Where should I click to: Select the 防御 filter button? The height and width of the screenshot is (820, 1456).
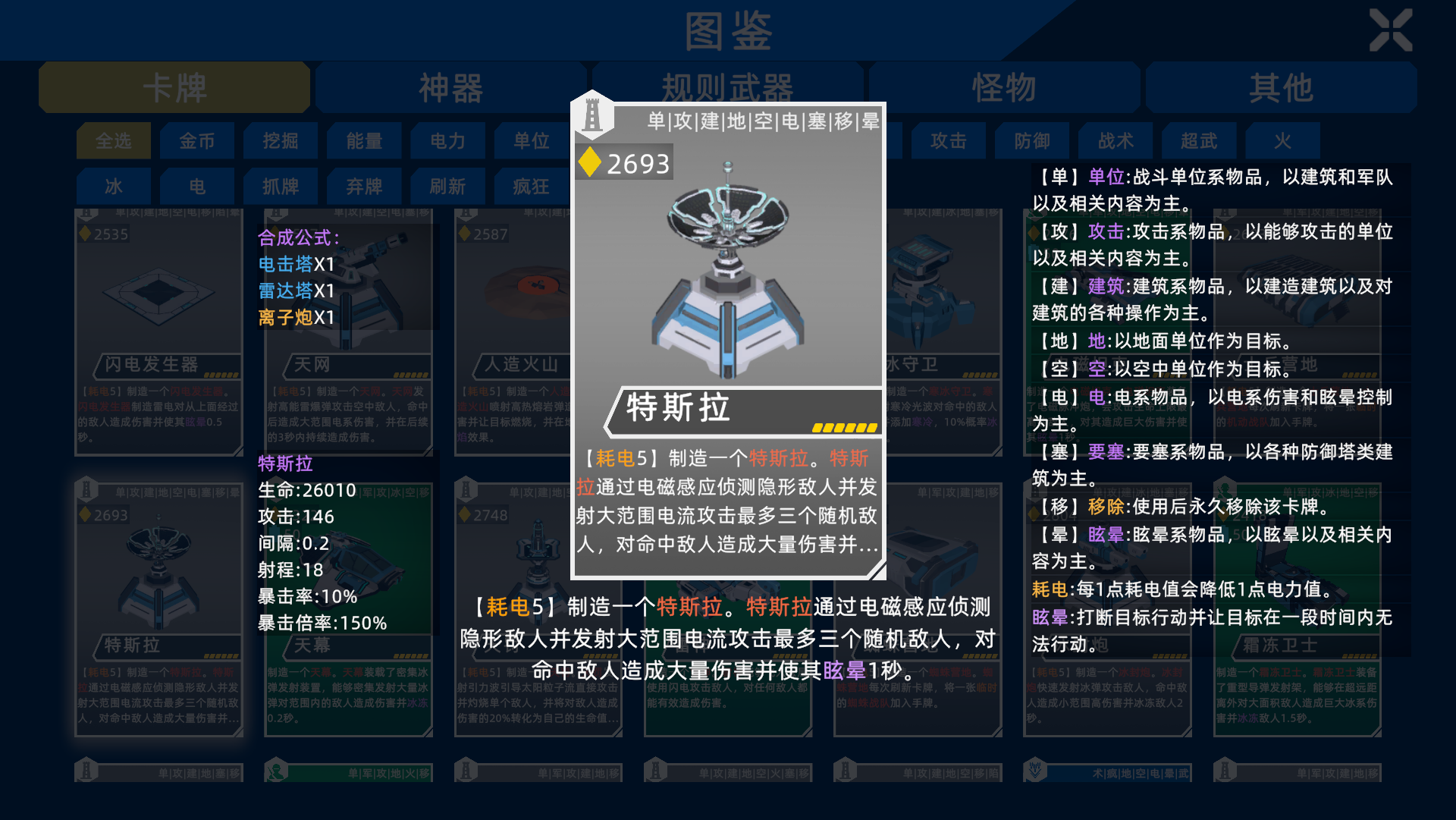click(1031, 140)
